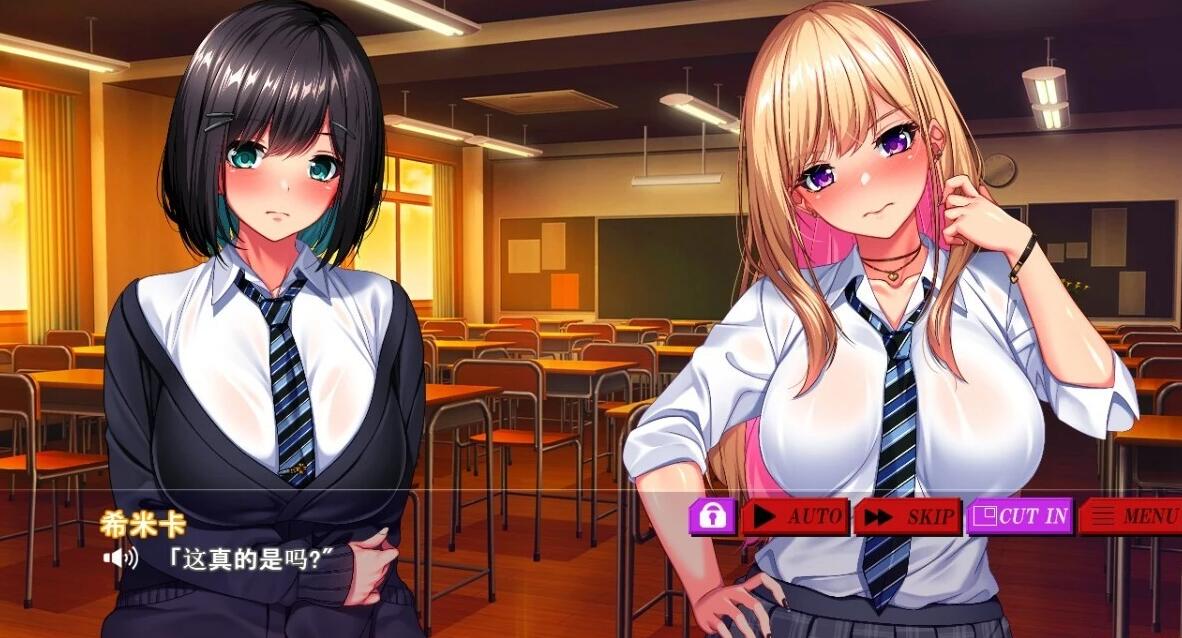
Task: Activate the SKIP button
Action: (x=908, y=517)
